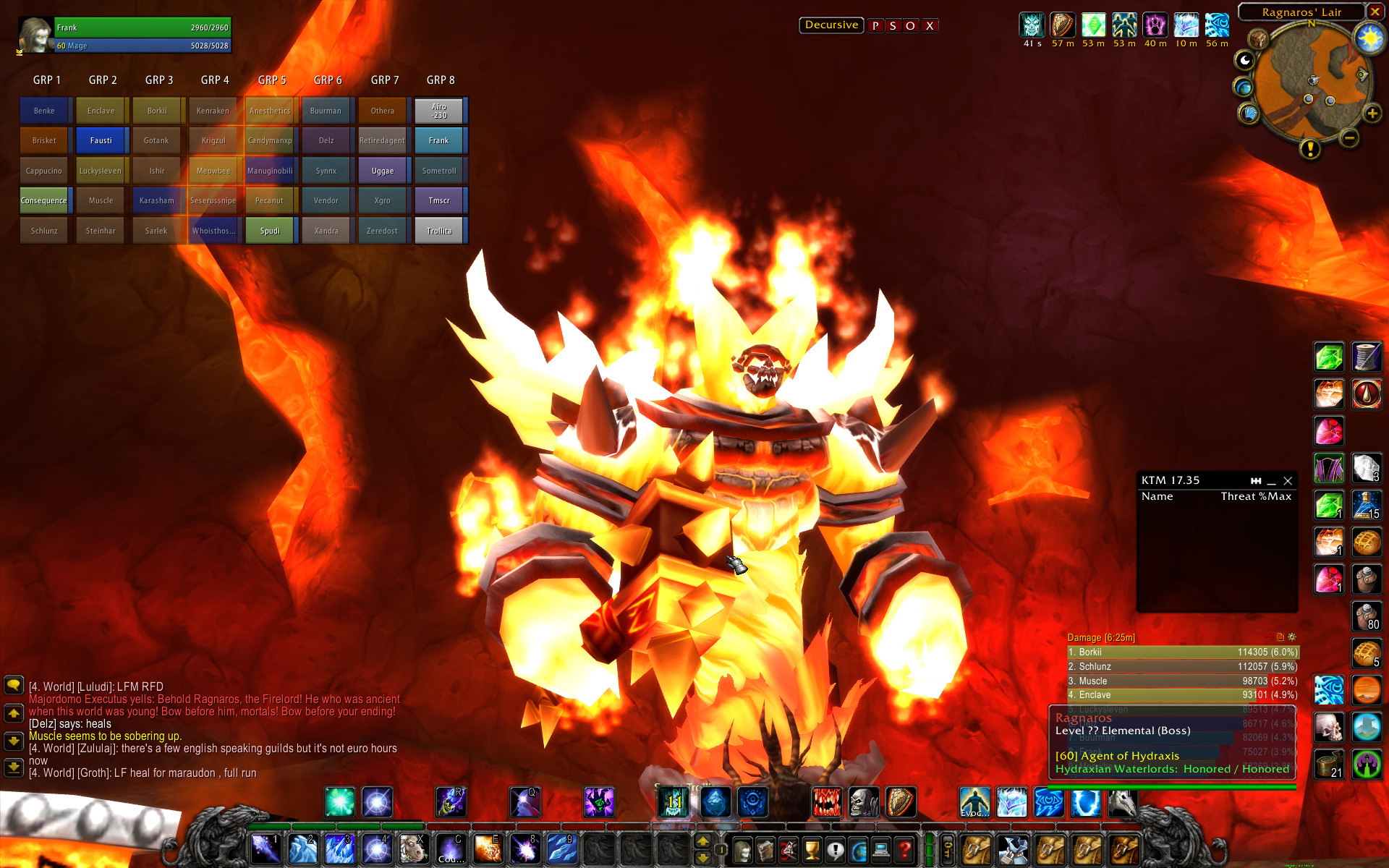
Task: Cast the Evocation ability
Action: (x=974, y=802)
